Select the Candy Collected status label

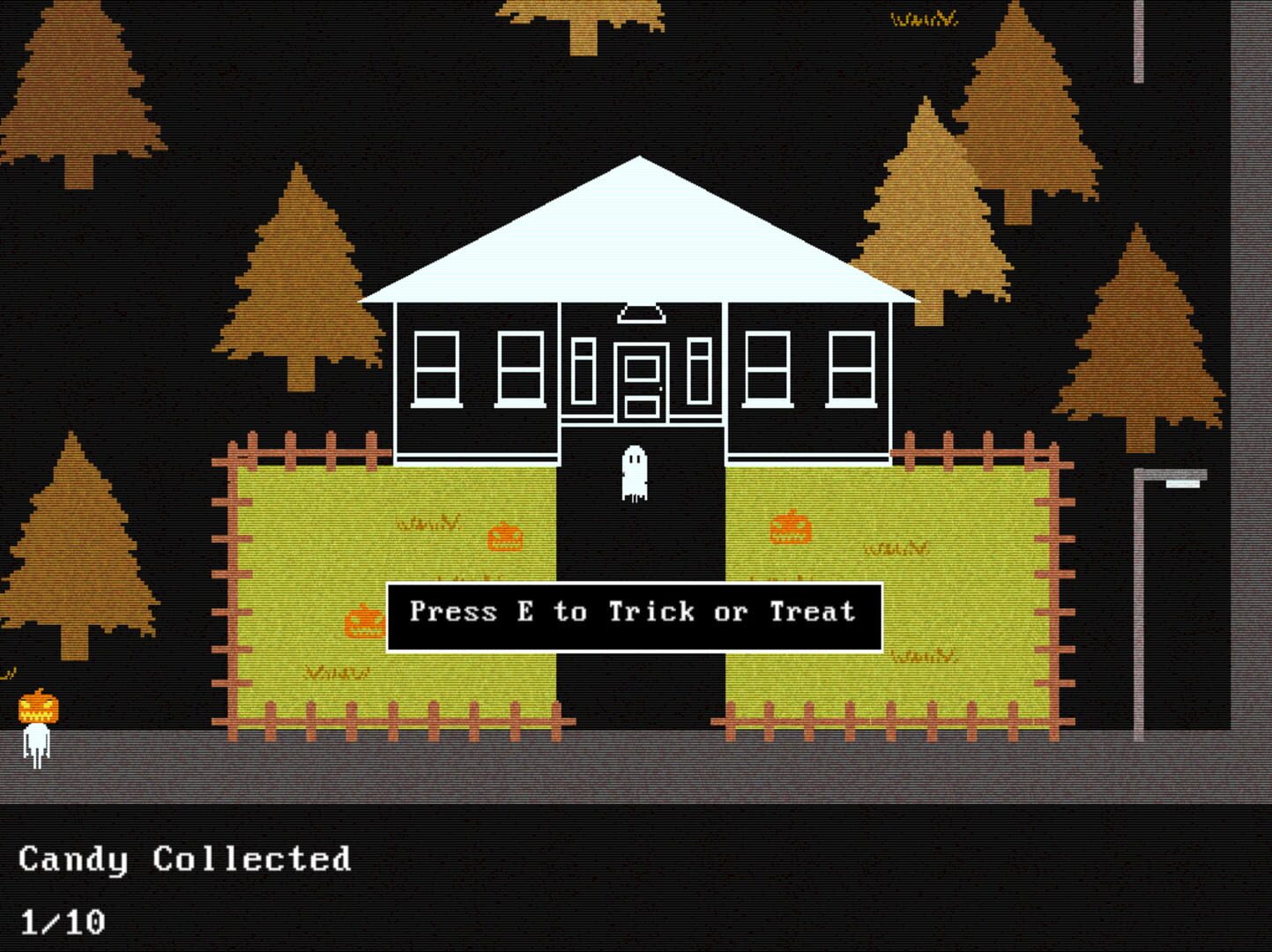[185, 857]
